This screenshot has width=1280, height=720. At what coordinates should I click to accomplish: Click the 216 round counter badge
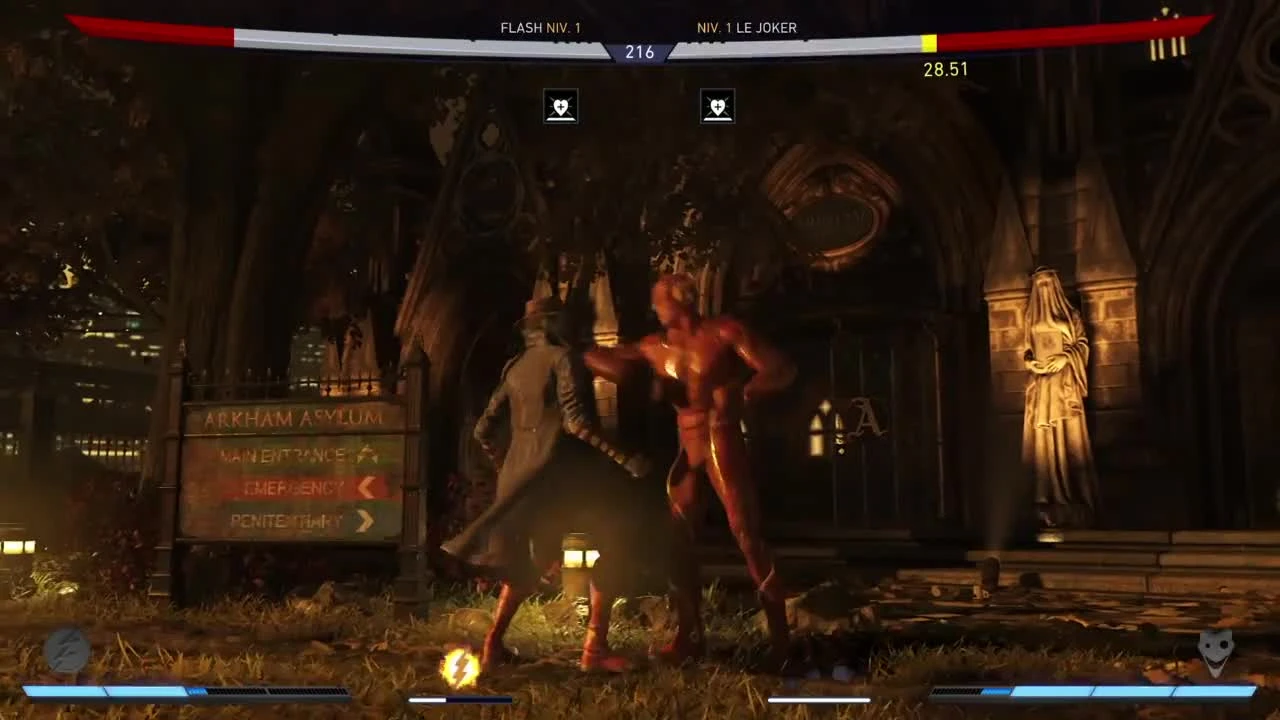pyautogui.click(x=641, y=52)
